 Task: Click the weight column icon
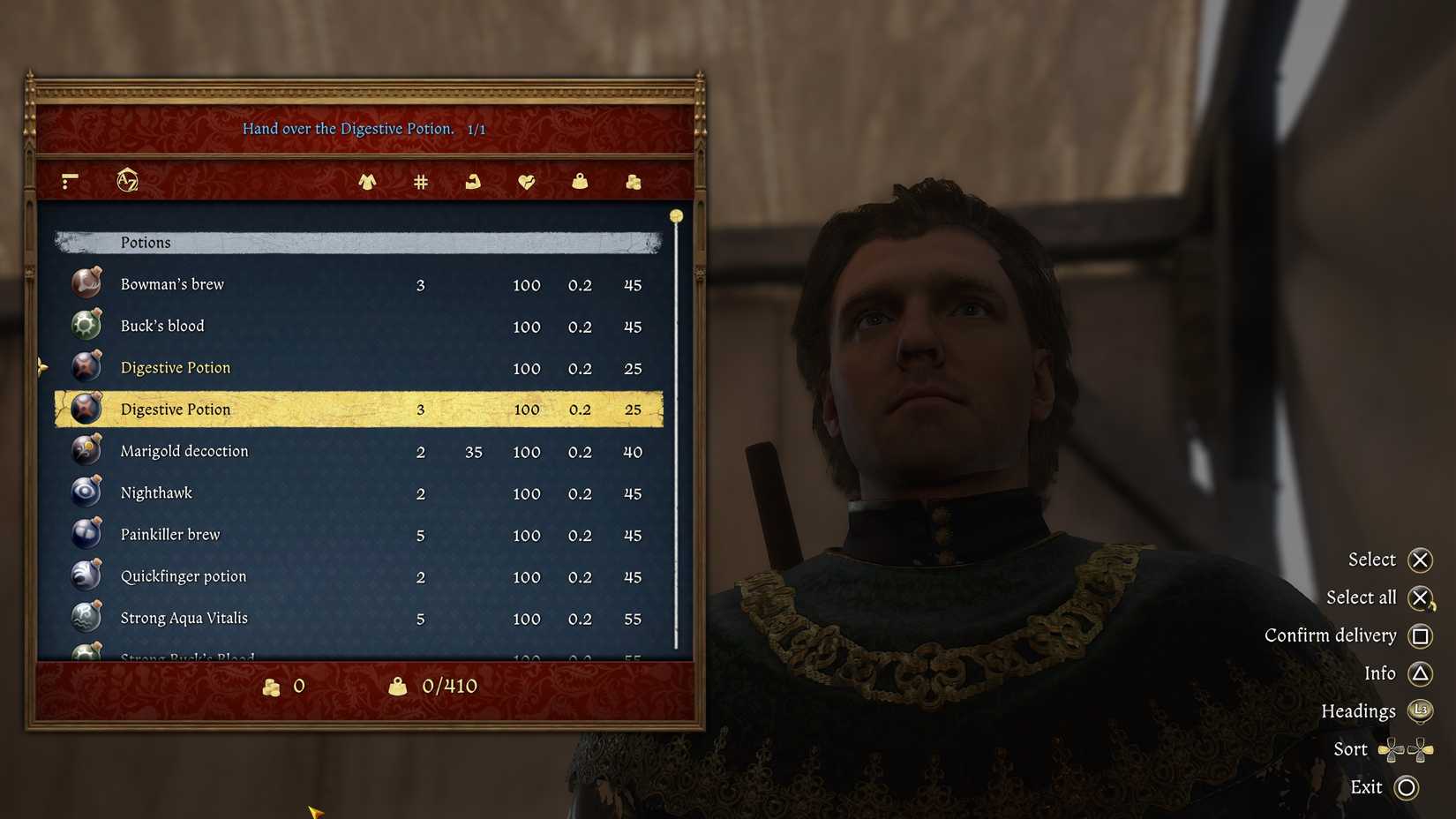point(580,181)
